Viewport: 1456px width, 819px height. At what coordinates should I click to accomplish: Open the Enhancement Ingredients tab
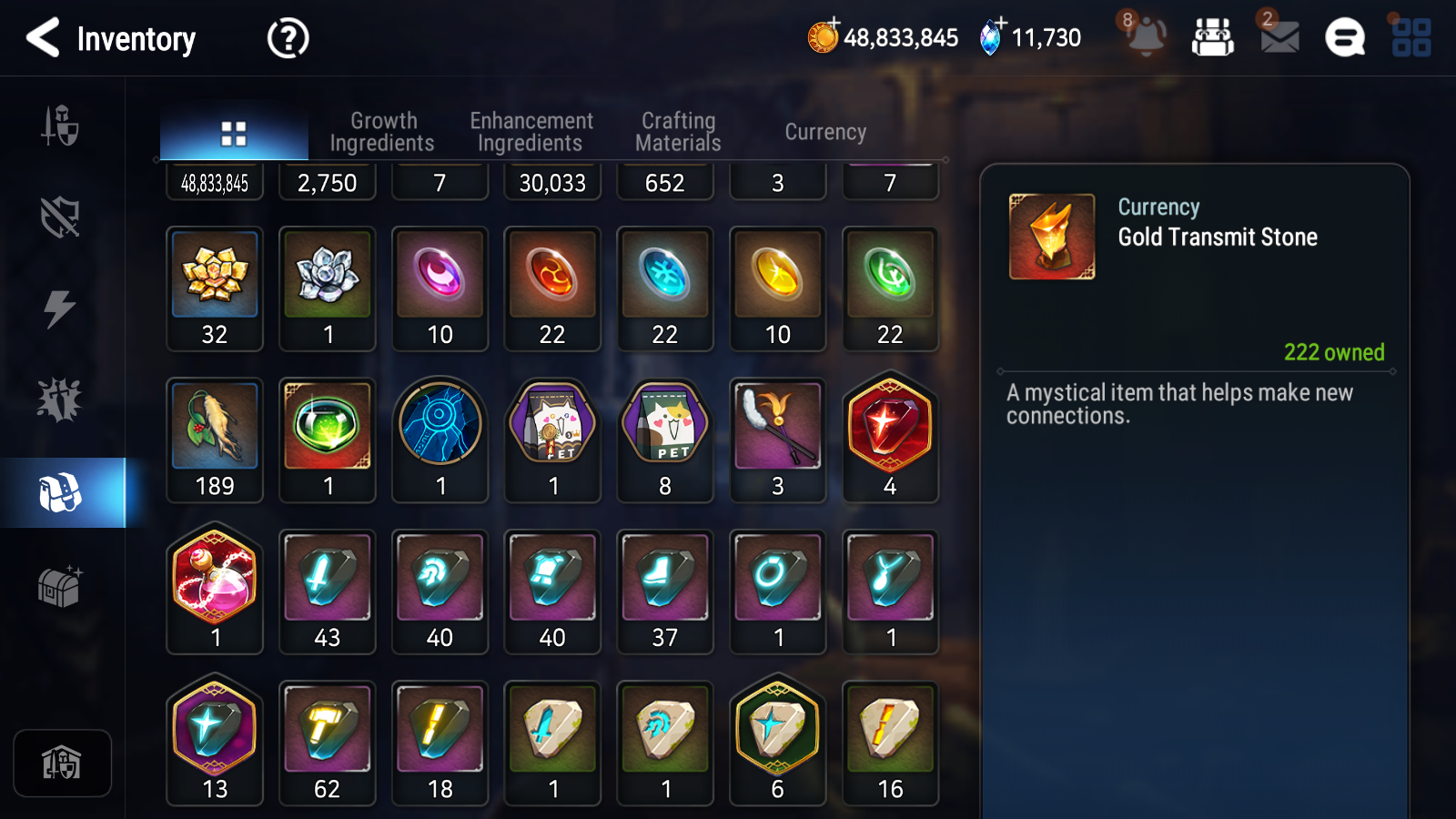tap(531, 132)
